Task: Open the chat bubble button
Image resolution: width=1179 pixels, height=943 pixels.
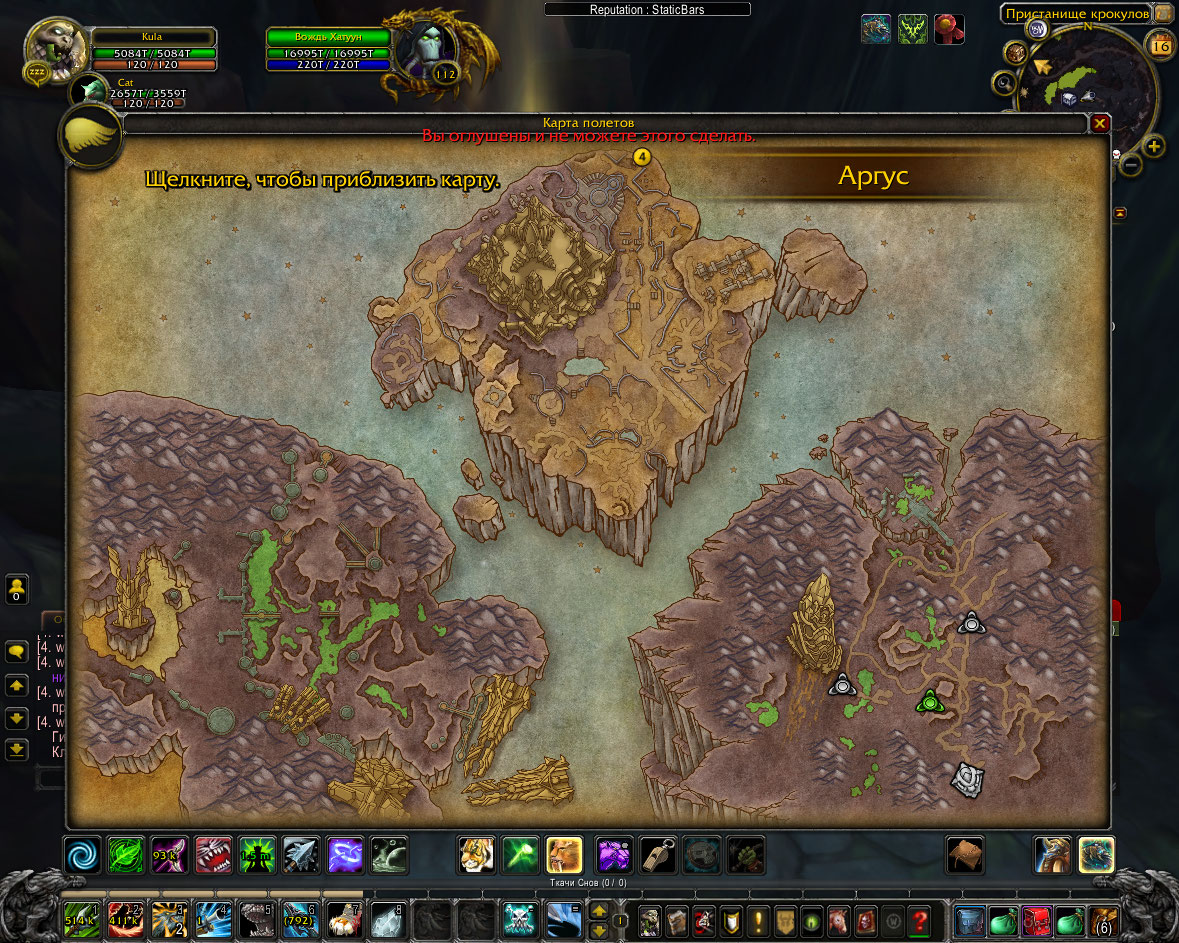Action: tap(17, 652)
